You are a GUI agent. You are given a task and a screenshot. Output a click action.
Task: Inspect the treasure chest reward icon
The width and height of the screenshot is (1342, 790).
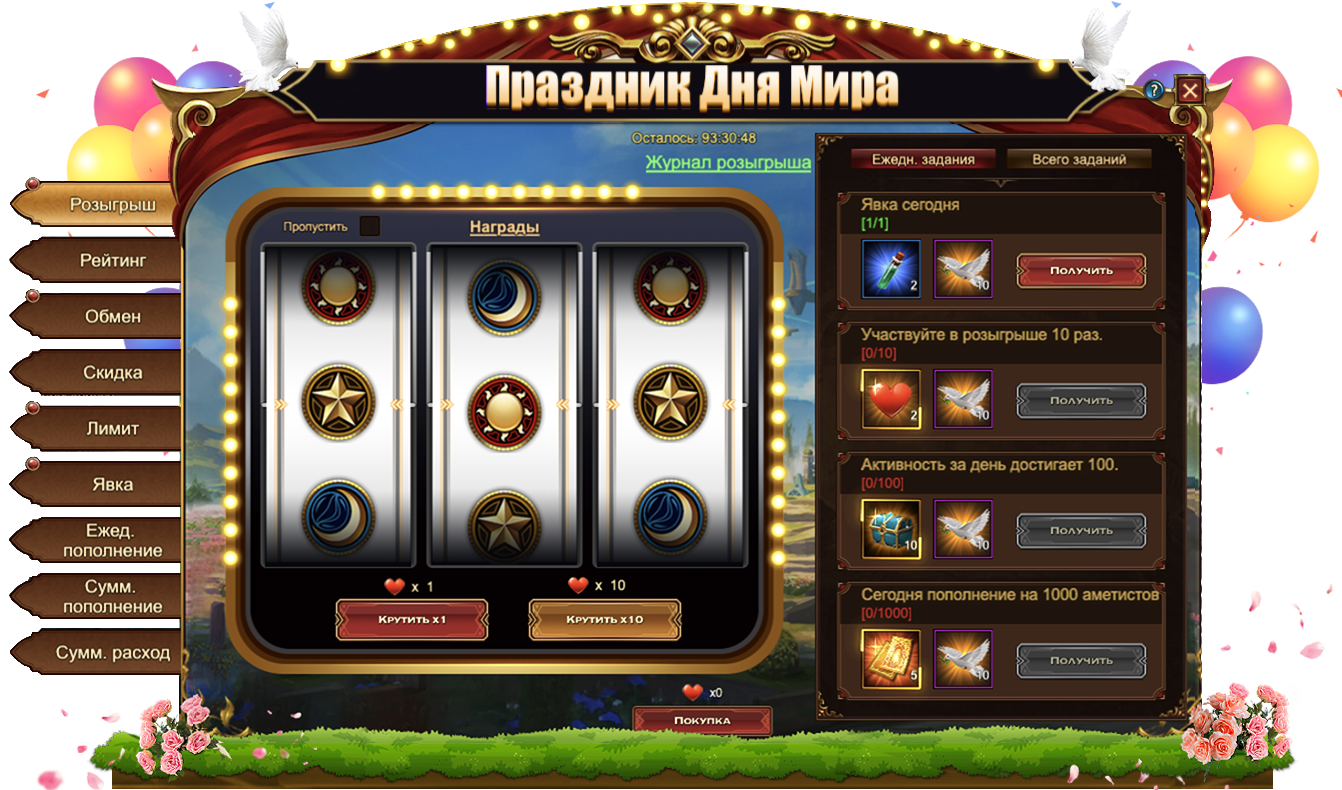pos(891,529)
